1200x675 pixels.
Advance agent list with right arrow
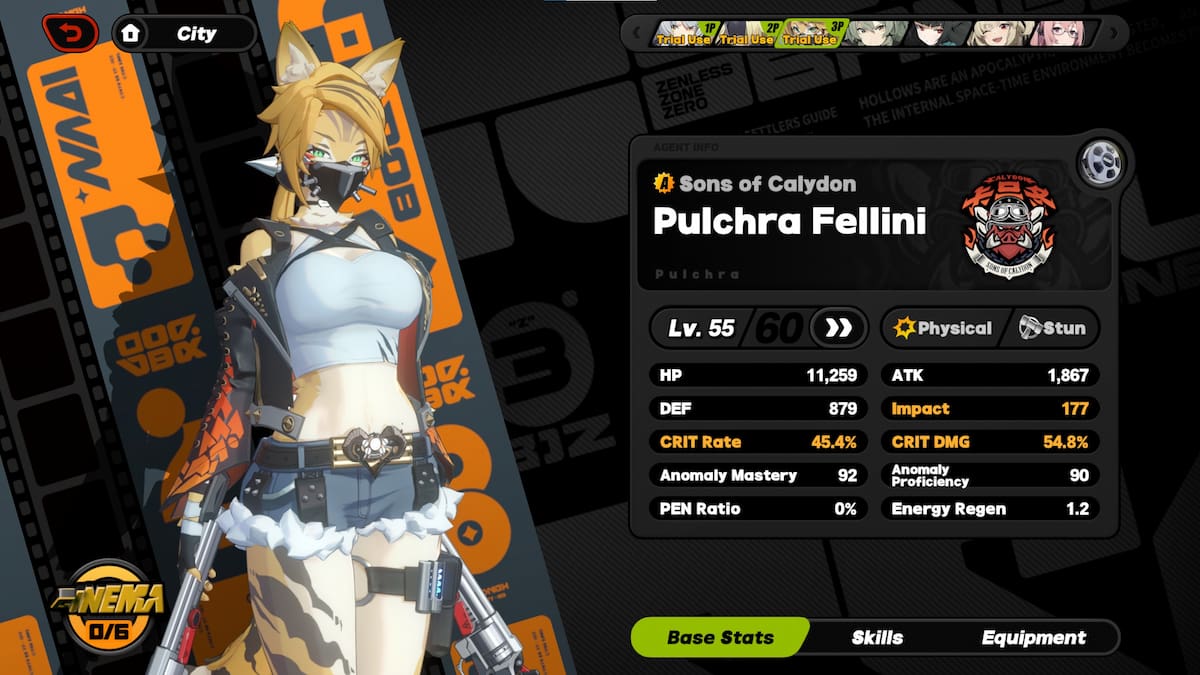point(1113,33)
